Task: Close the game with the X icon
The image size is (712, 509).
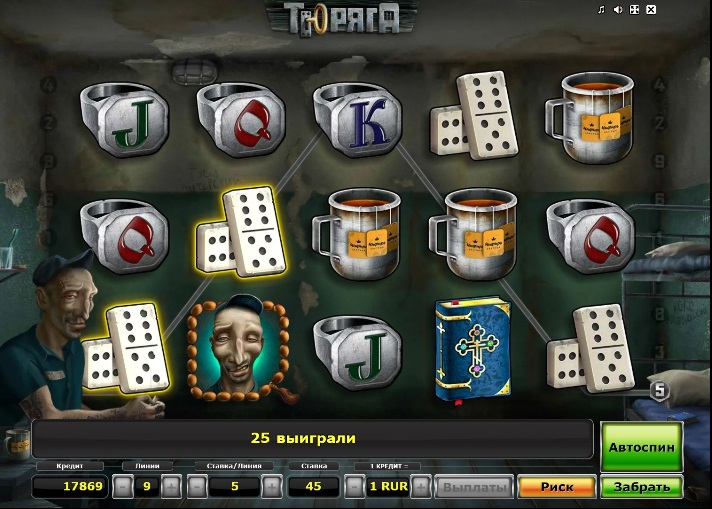Action: pos(651,10)
